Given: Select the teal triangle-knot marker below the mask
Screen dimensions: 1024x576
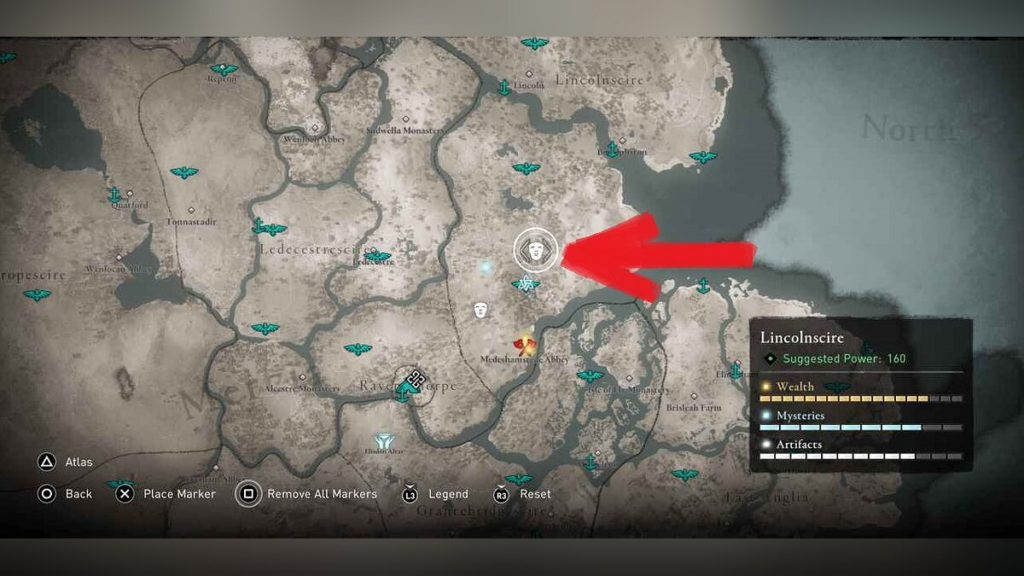Looking at the screenshot, I should pos(525,284).
